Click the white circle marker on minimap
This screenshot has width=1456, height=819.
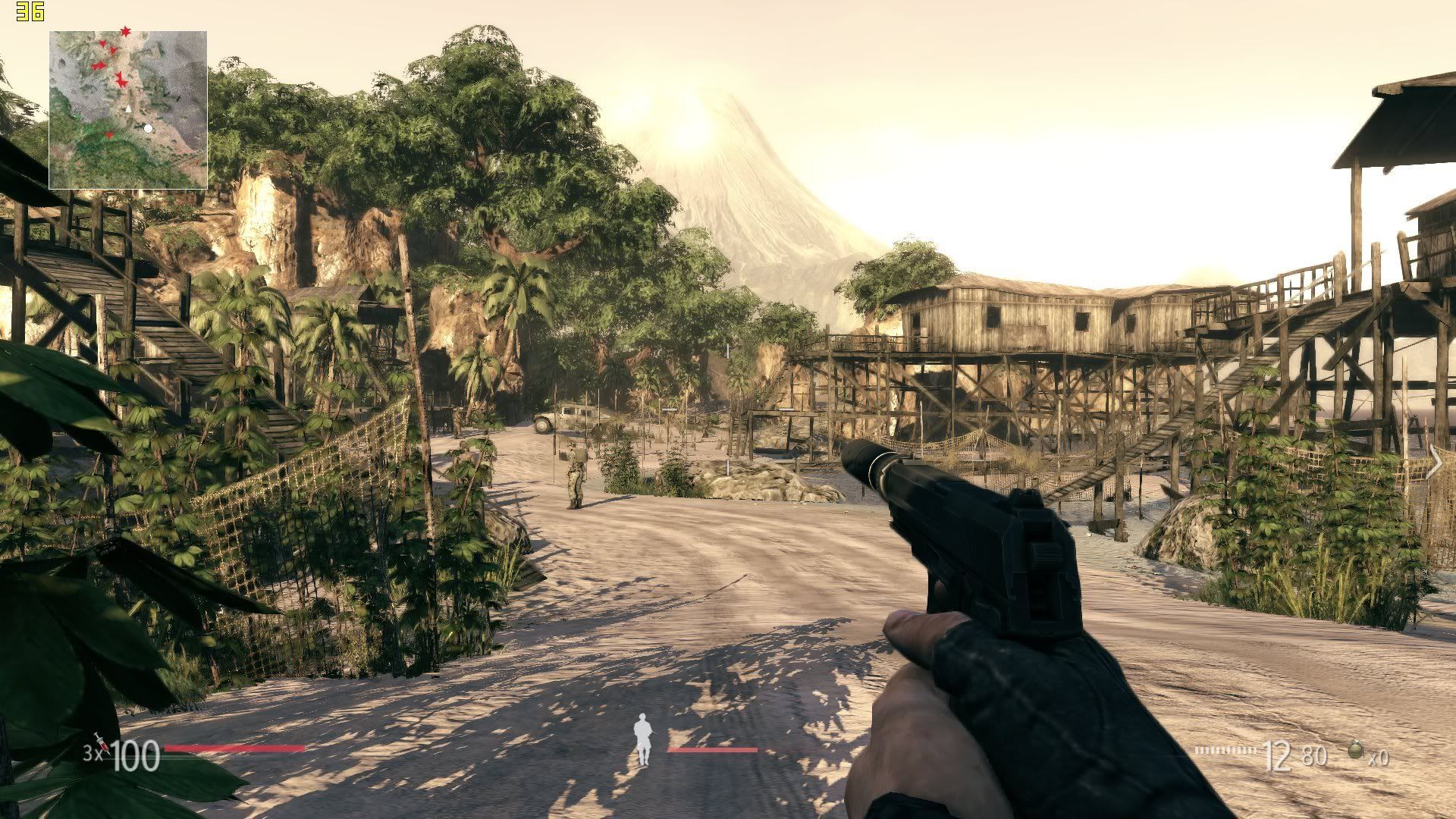tap(149, 129)
